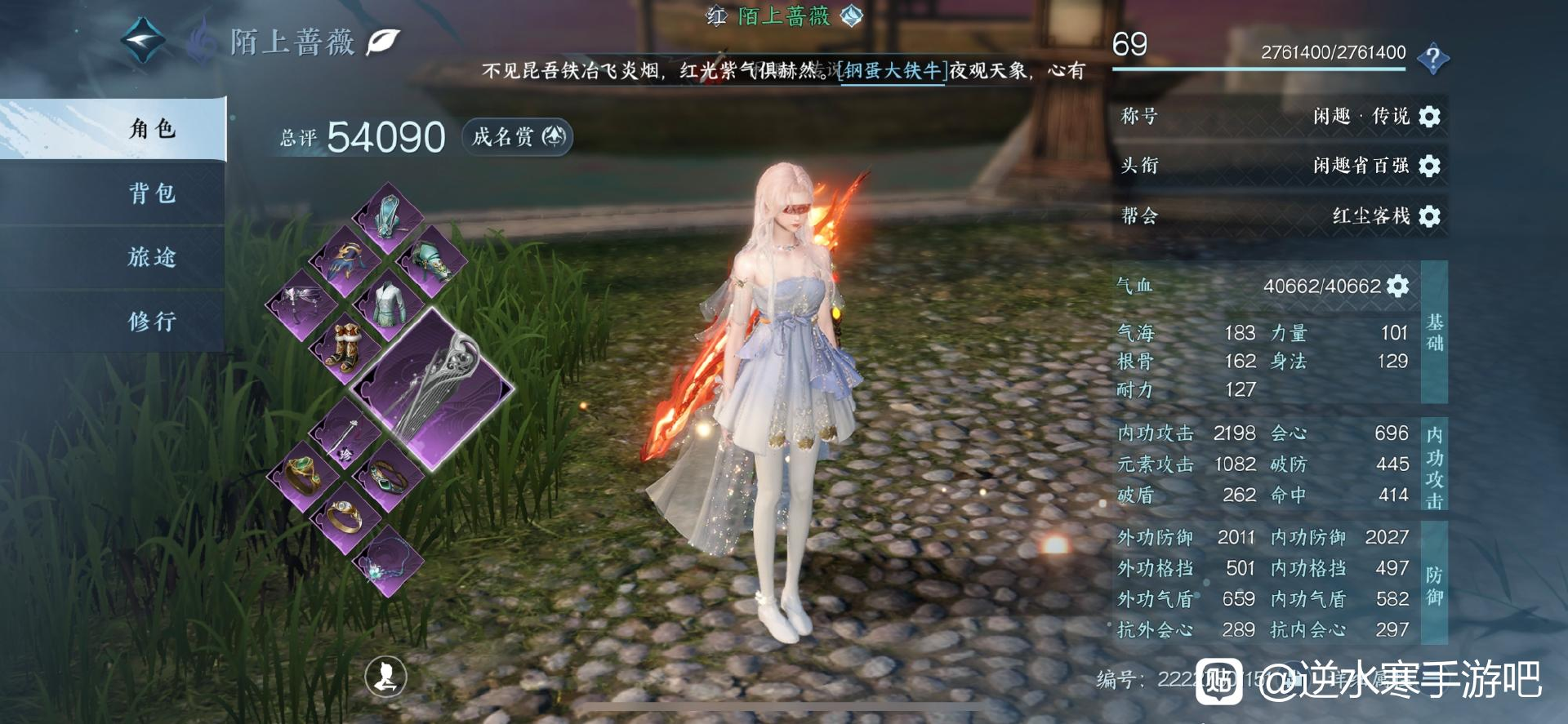Open the 钢蛋大铁牛 player name link

pos(892,71)
